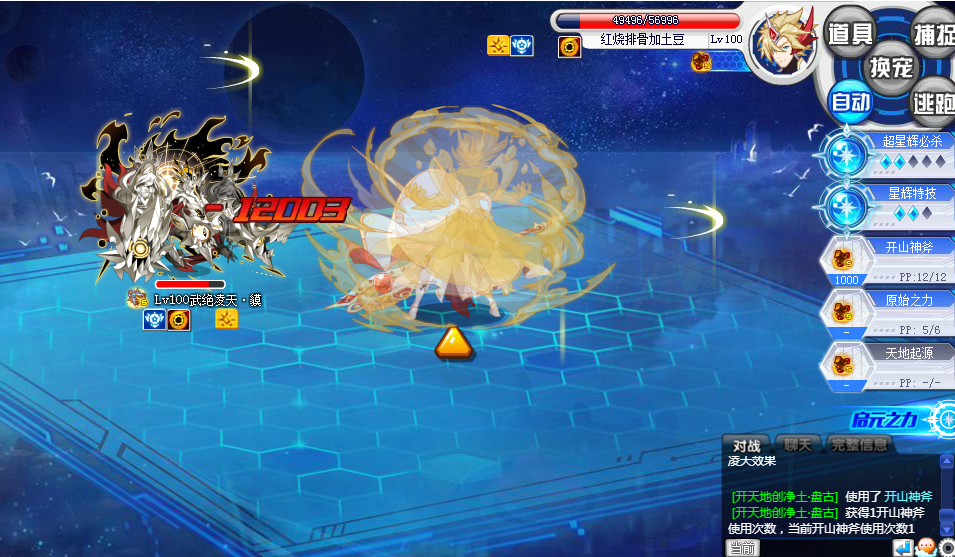Click the 逃跑 flee button
The height and width of the screenshot is (557, 955).
(932, 101)
